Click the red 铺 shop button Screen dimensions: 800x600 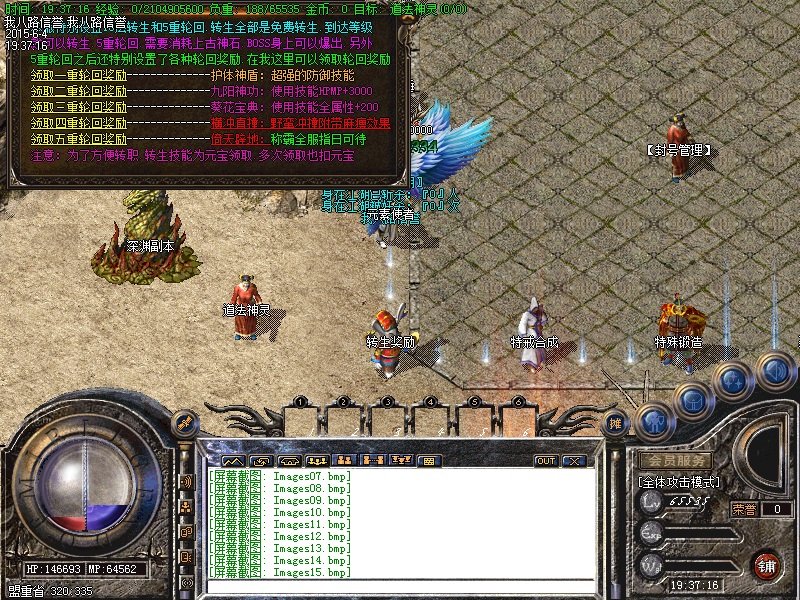point(768,566)
